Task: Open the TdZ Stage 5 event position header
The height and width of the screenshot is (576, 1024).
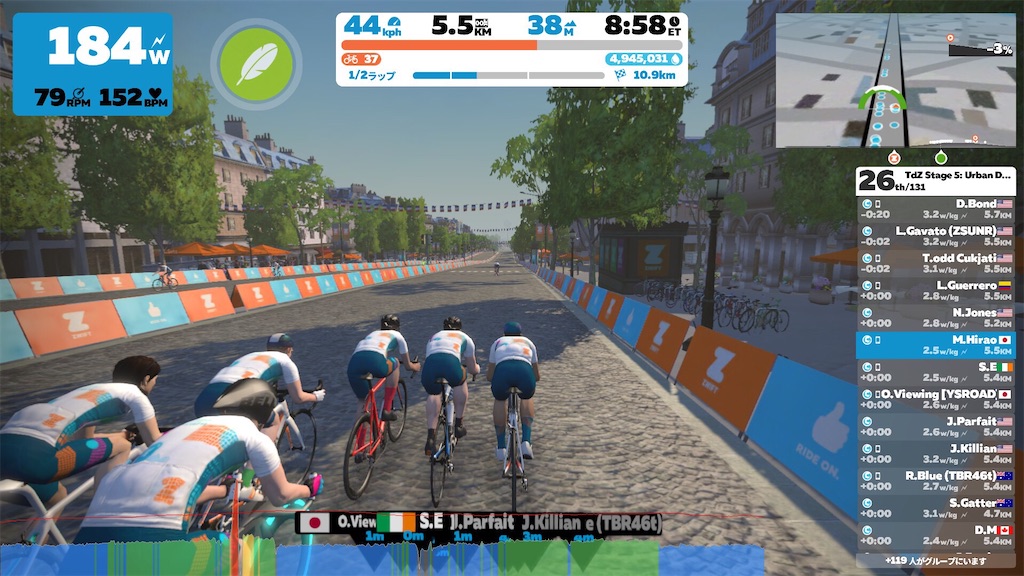Action: tap(936, 180)
